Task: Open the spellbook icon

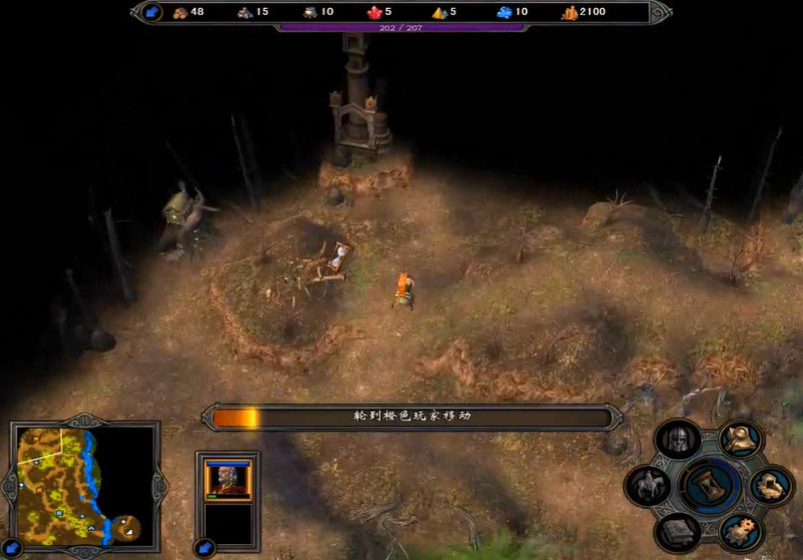Action: tap(678, 530)
